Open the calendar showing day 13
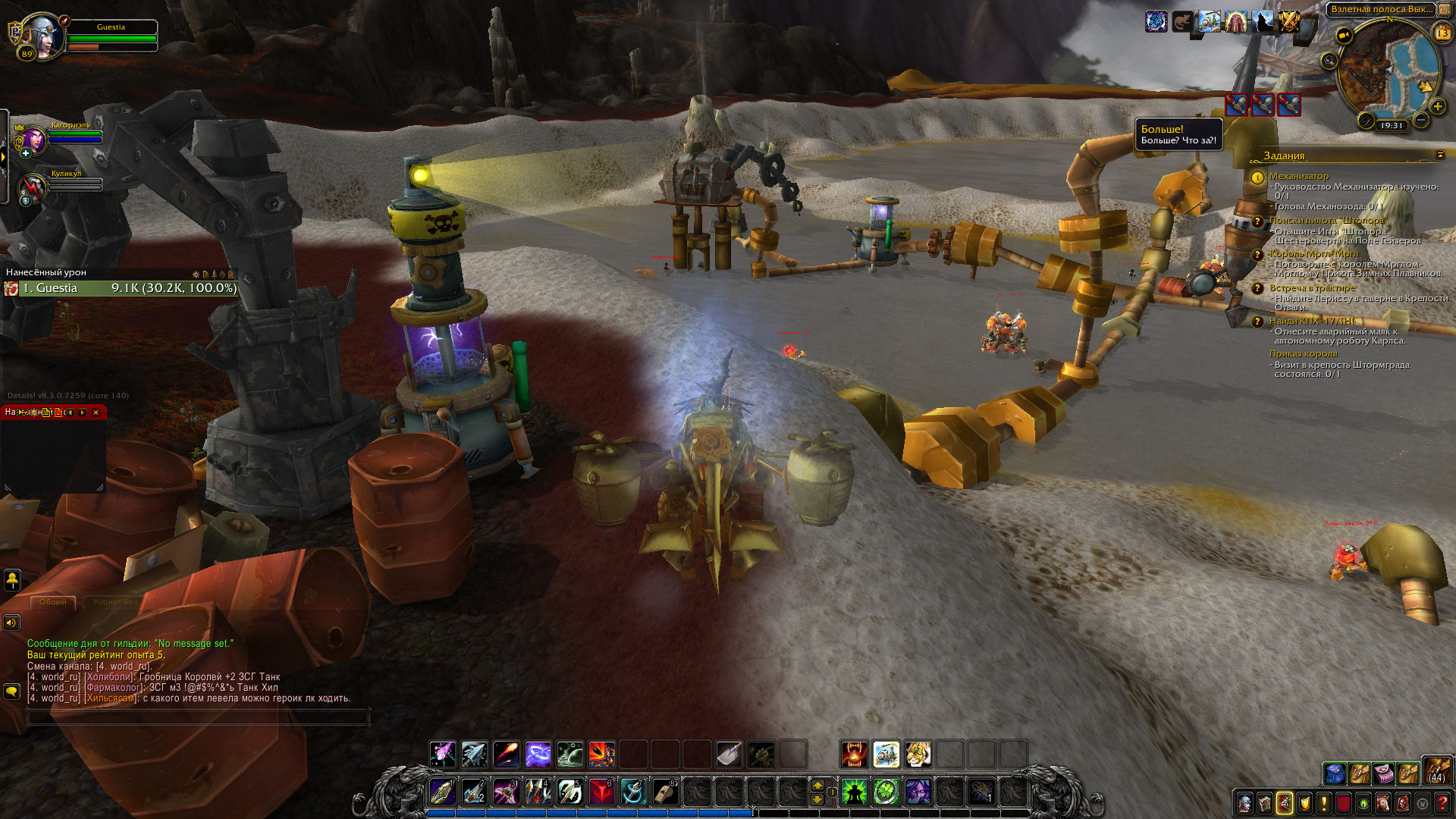 tap(1442, 33)
